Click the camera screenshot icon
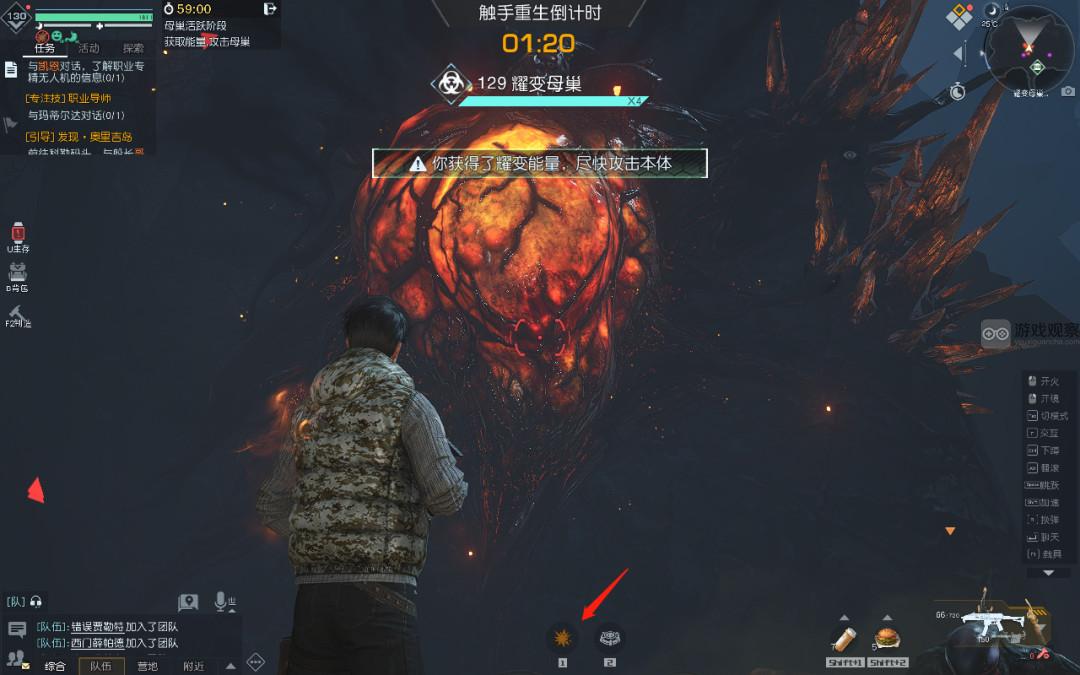This screenshot has width=1080, height=675. click(x=1068, y=92)
